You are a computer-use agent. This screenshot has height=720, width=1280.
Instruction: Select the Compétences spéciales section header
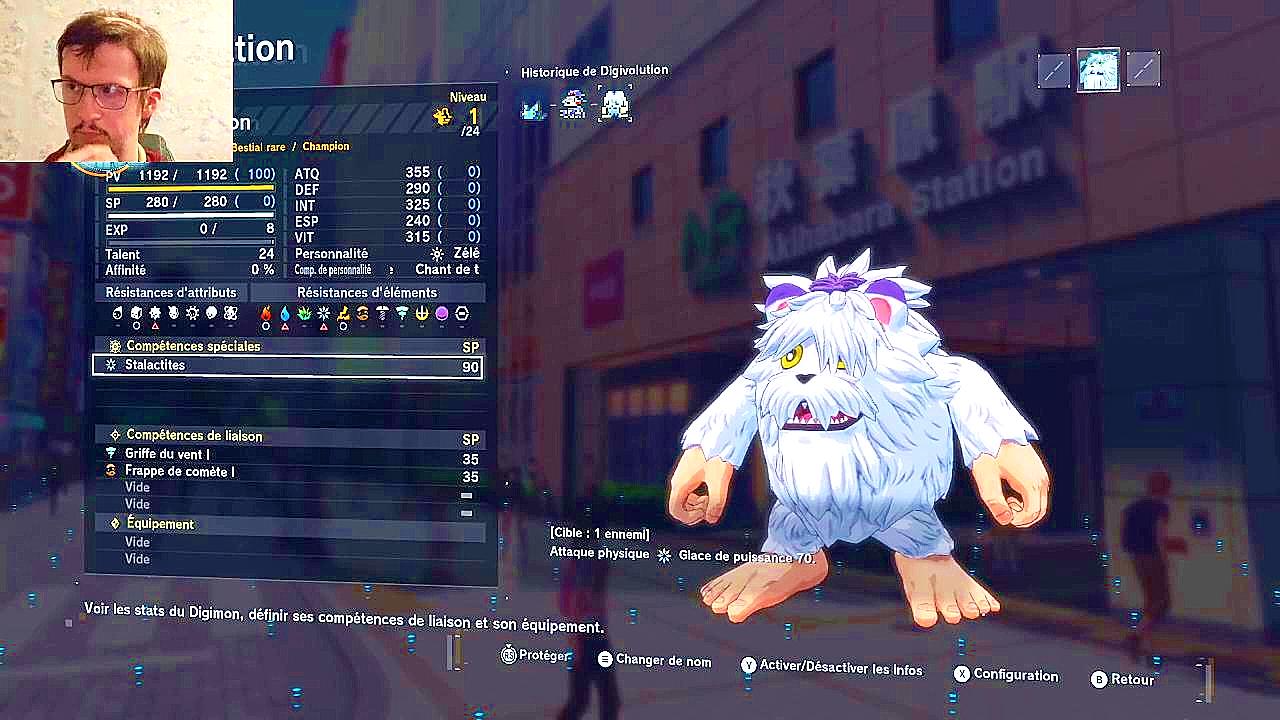pos(287,346)
